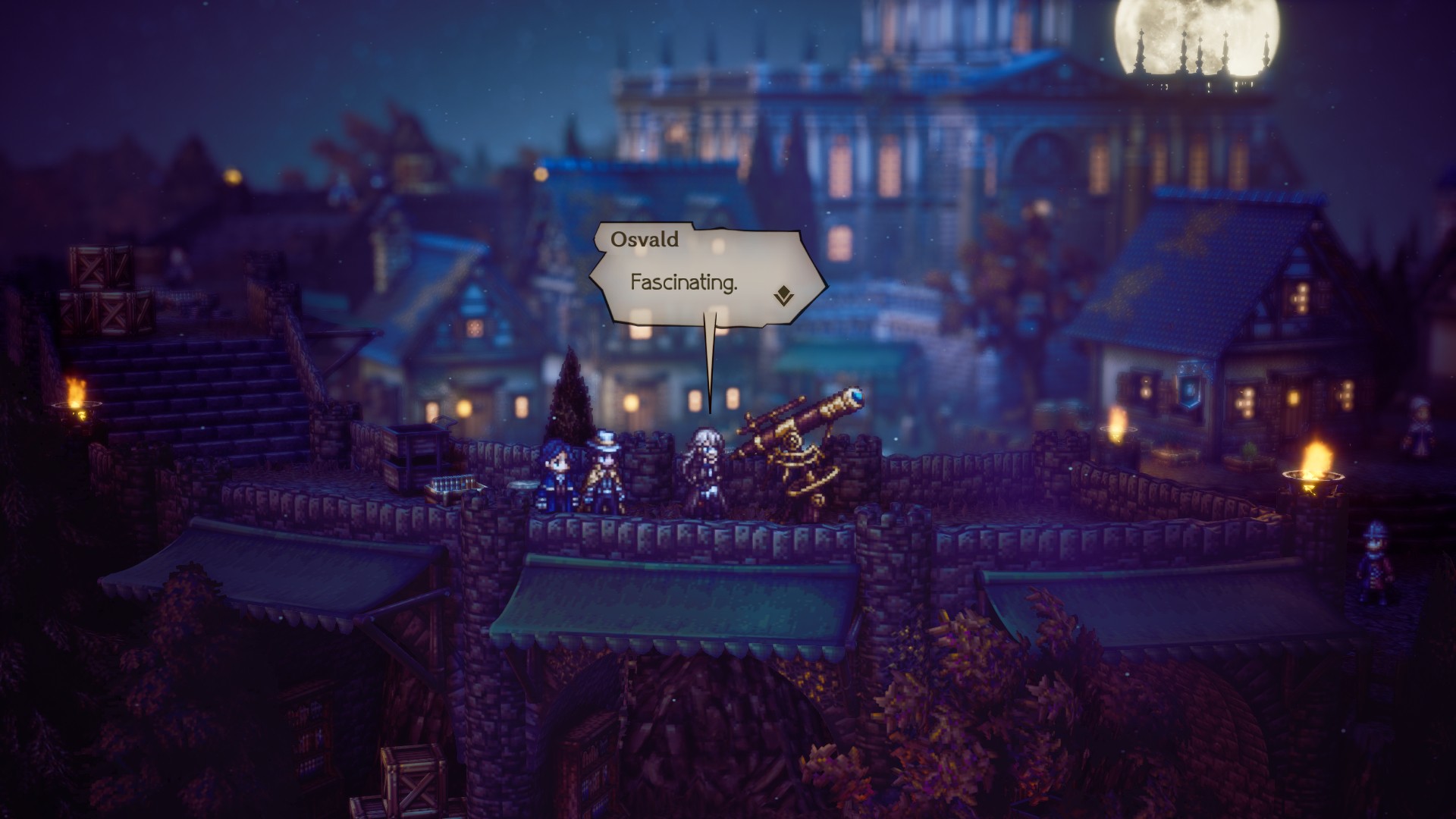Screen dimensions: 1456x819
Task: Click the lit torch on the right wall
Action: (1312, 470)
